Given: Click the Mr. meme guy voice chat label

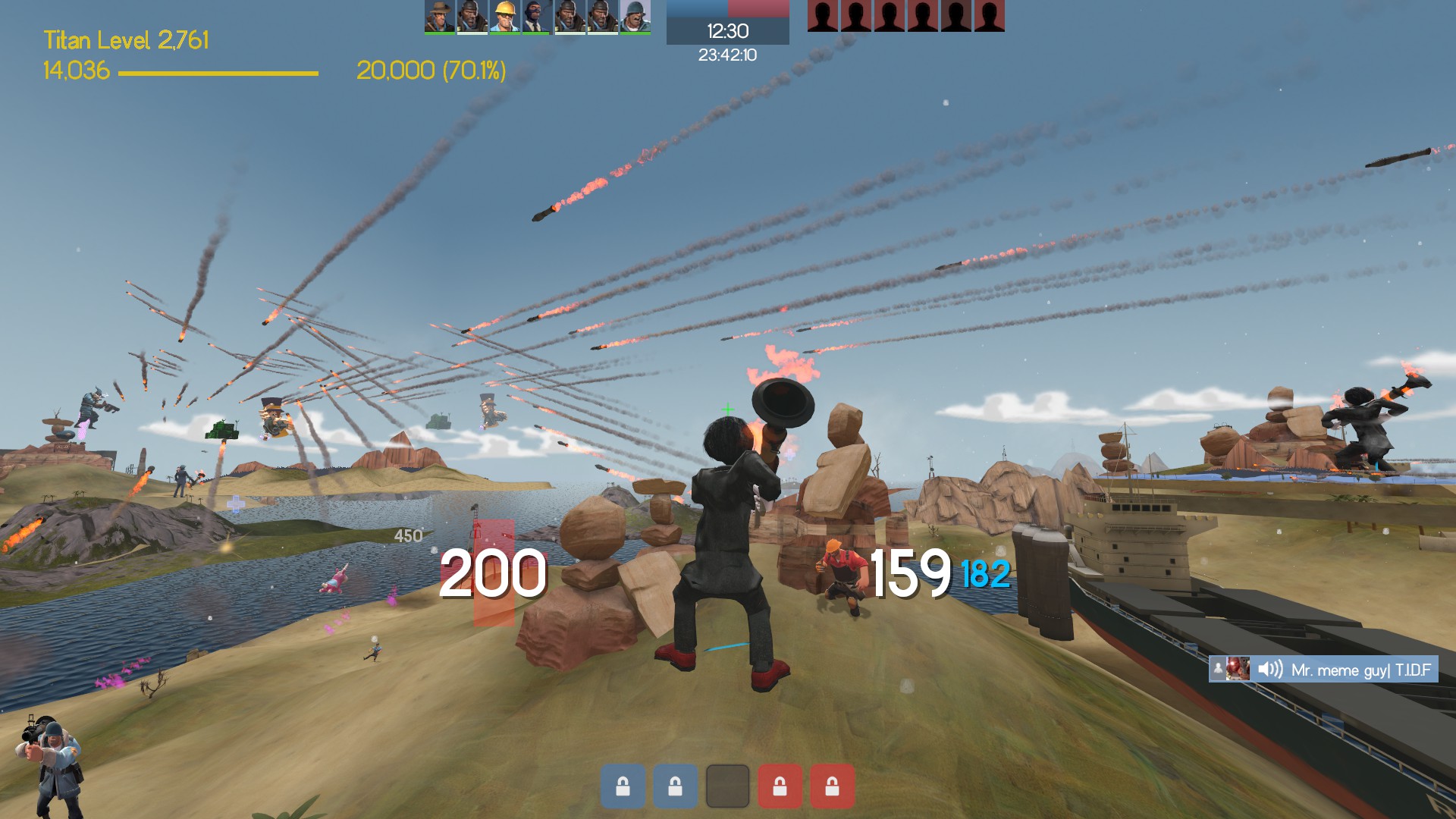Looking at the screenshot, I should [1360, 670].
